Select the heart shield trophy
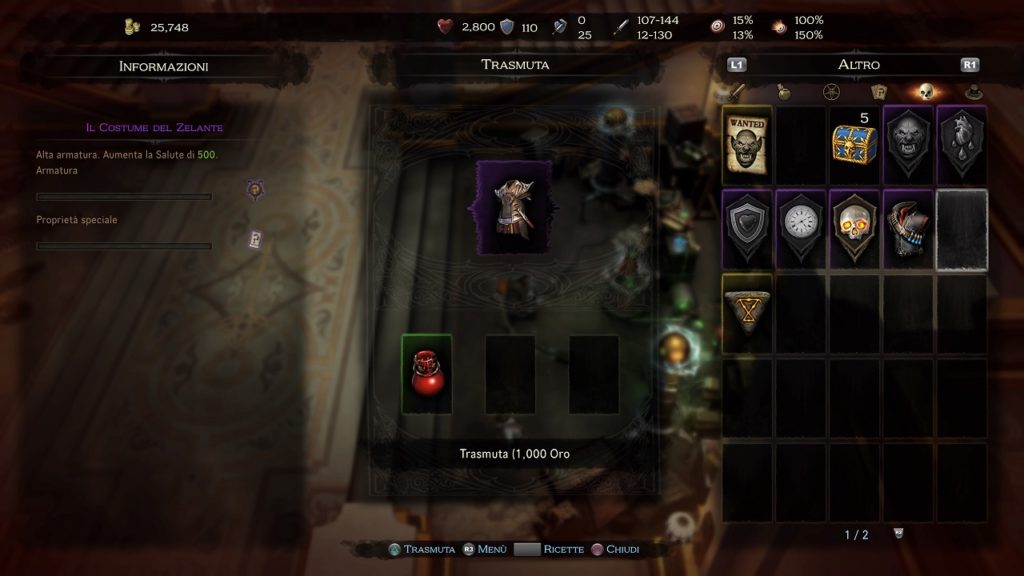The width and height of the screenshot is (1024, 576). click(x=746, y=228)
